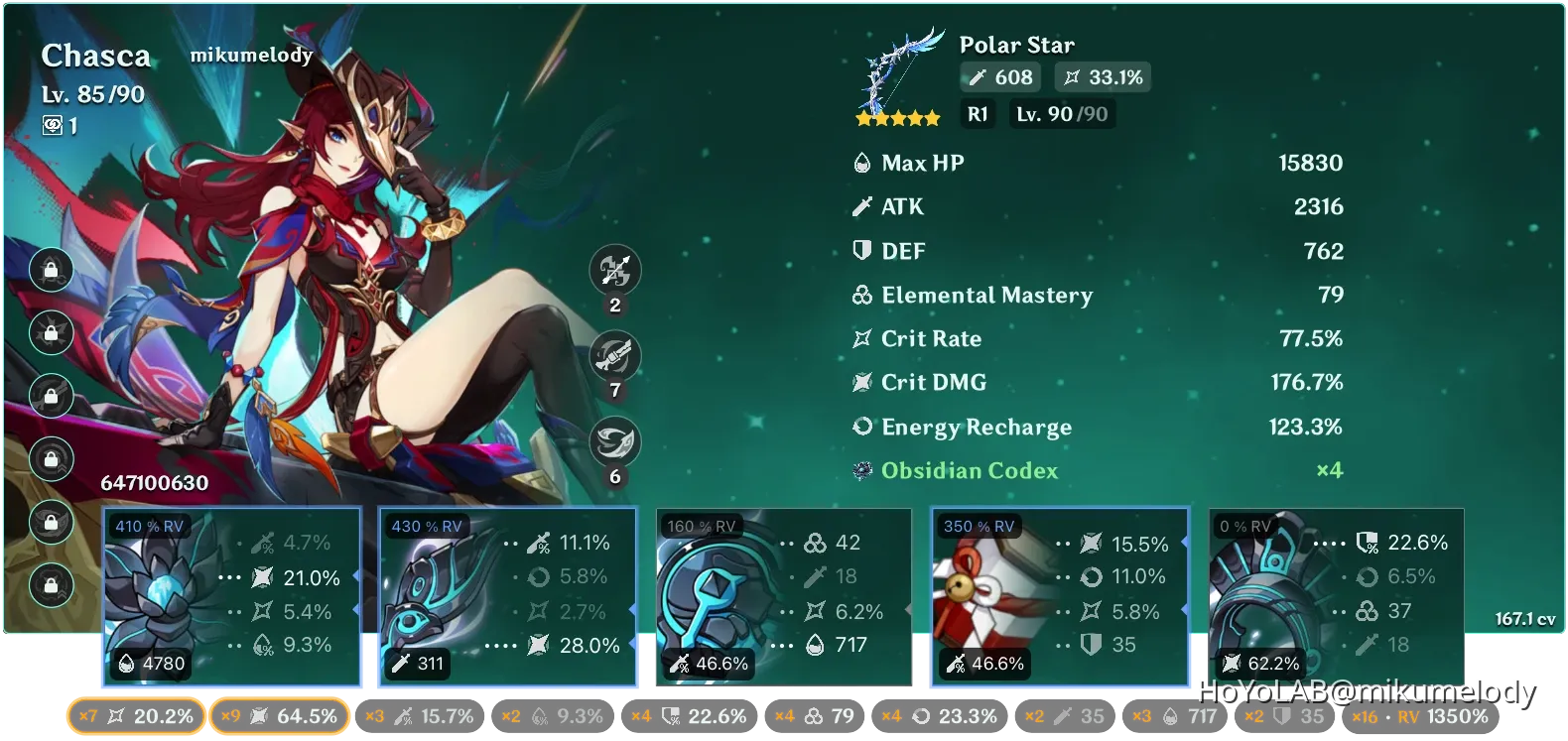The width and height of the screenshot is (1568, 741).
Task: Toggle the third padlock on the left sidebar
Action: click(x=51, y=397)
